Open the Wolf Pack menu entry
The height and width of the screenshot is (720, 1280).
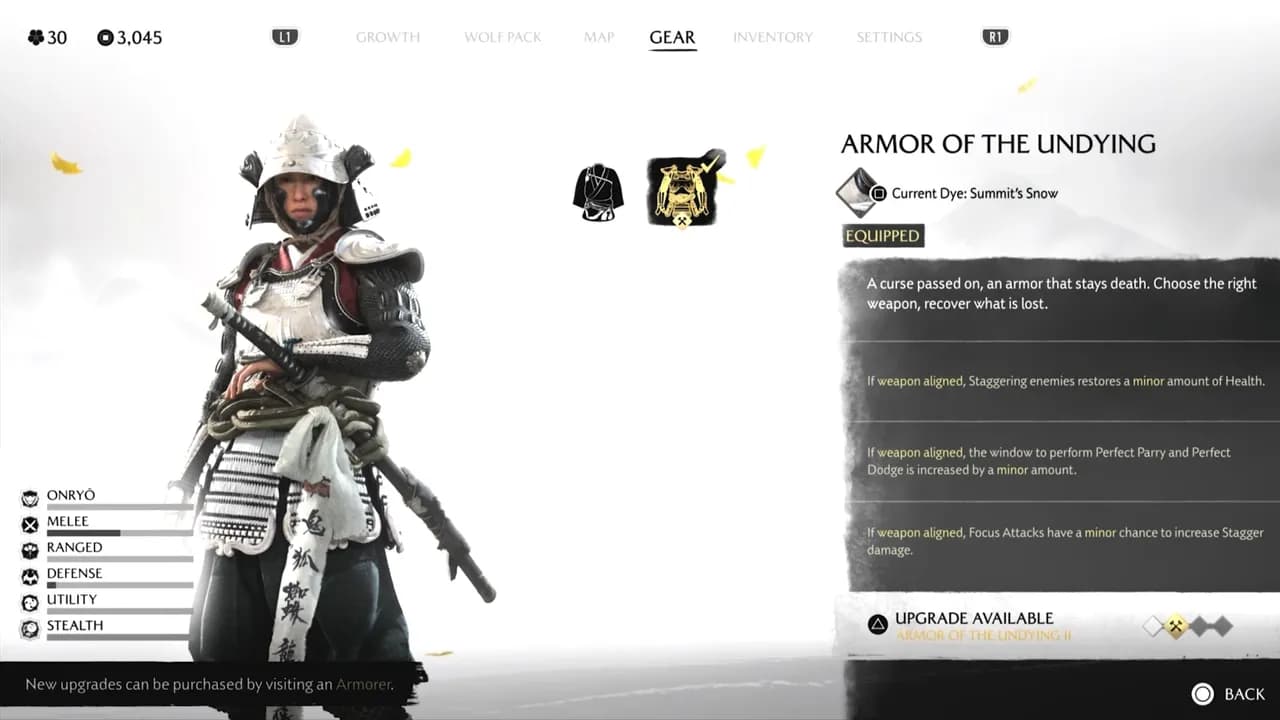(502, 37)
